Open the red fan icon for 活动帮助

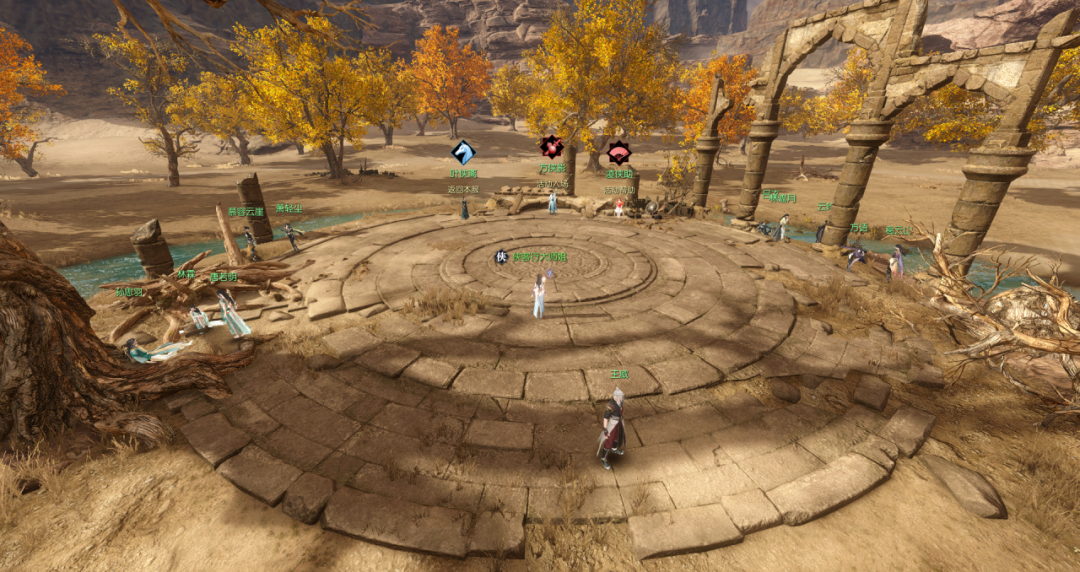(x=619, y=153)
